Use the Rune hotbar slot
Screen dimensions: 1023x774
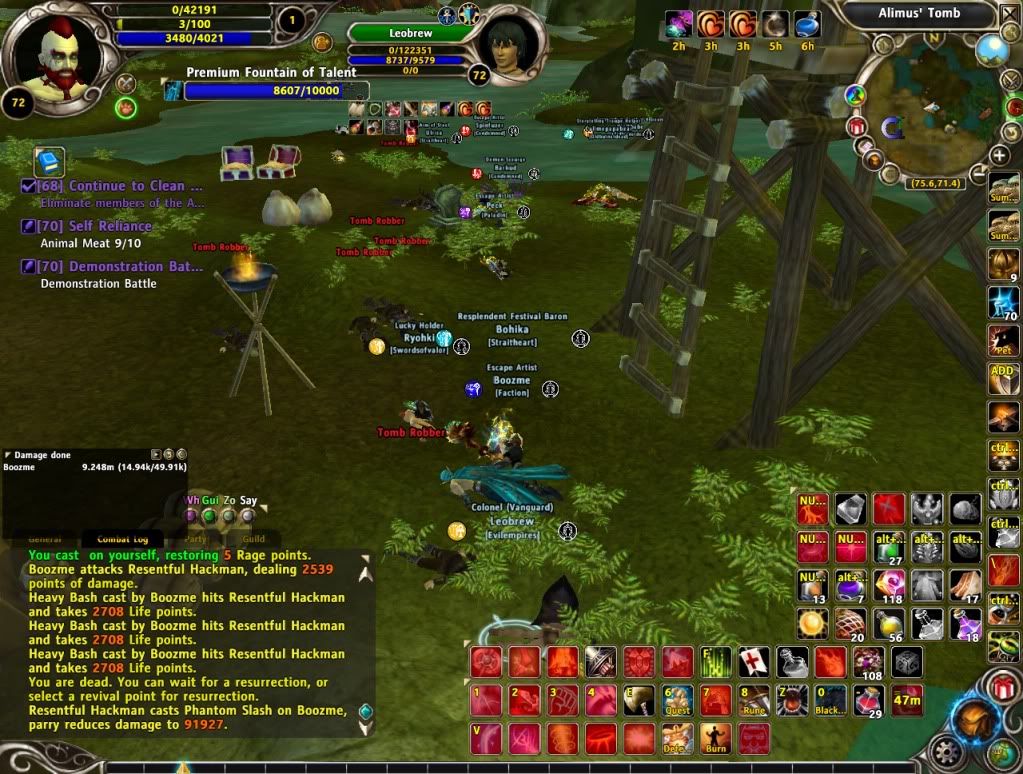click(x=753, y=700)
